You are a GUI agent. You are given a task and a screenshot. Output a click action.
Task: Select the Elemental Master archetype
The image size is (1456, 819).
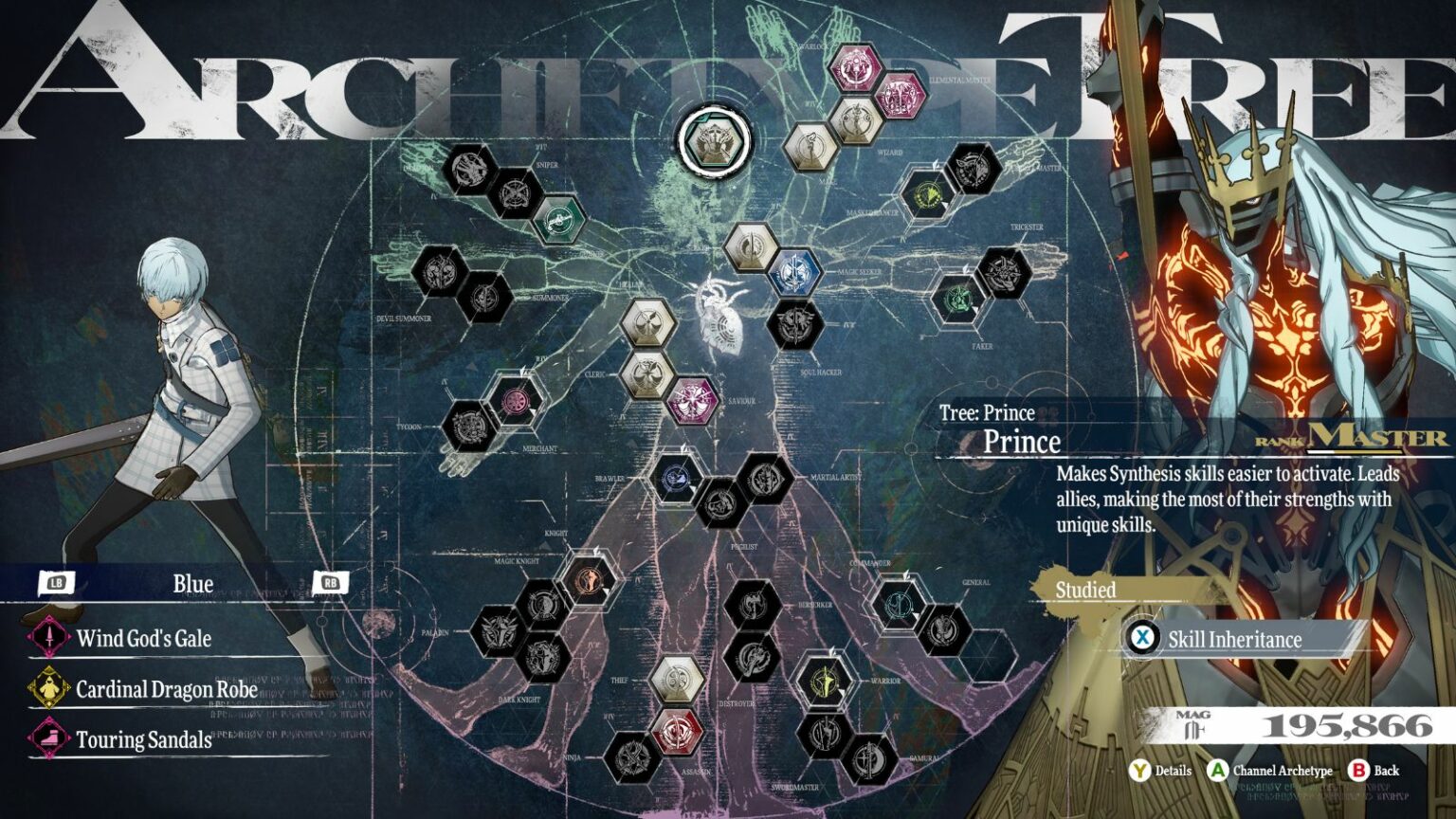coord(898,95)
